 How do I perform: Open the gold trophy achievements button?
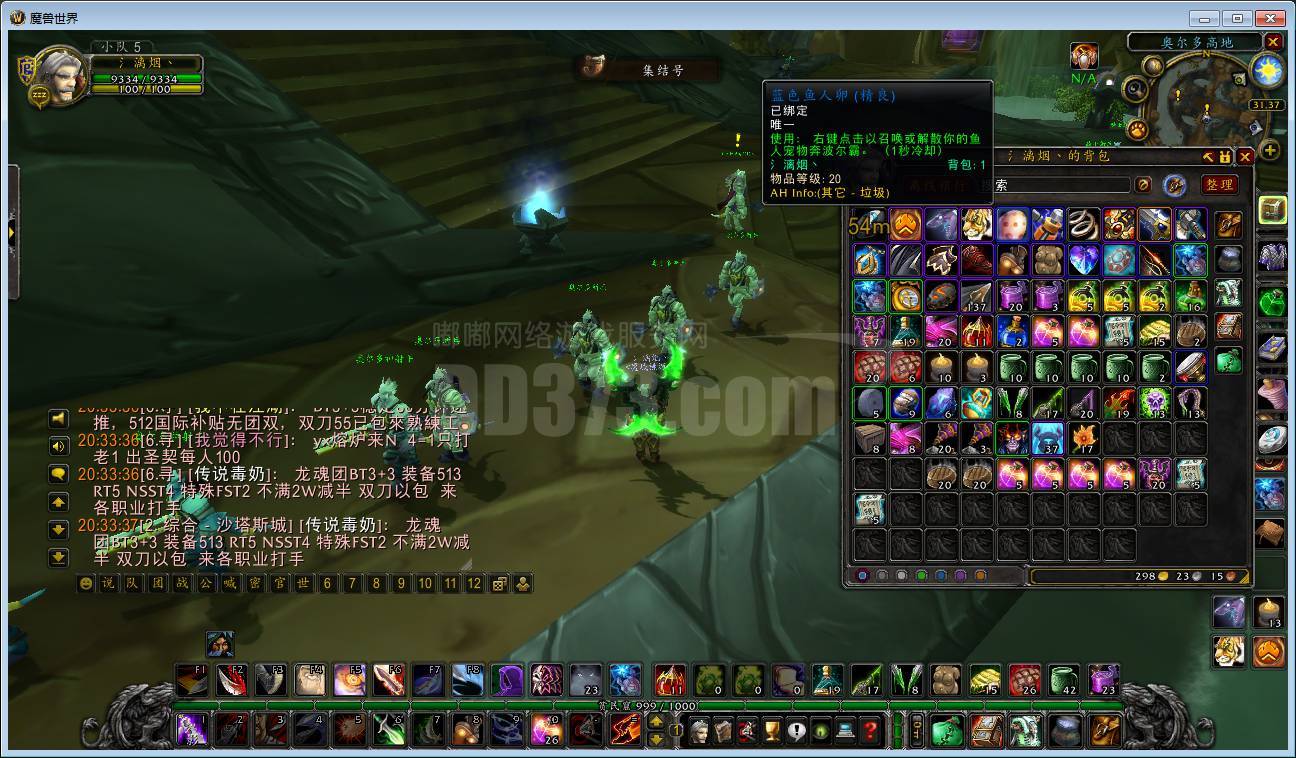[x=771, y=730]
